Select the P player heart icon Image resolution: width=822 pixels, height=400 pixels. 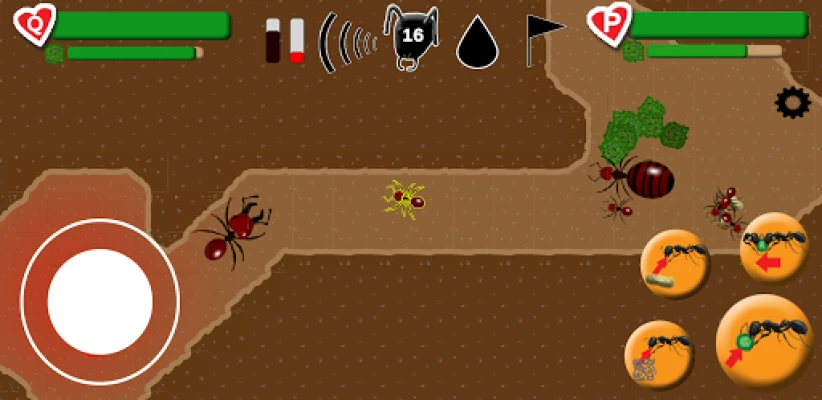608,24
